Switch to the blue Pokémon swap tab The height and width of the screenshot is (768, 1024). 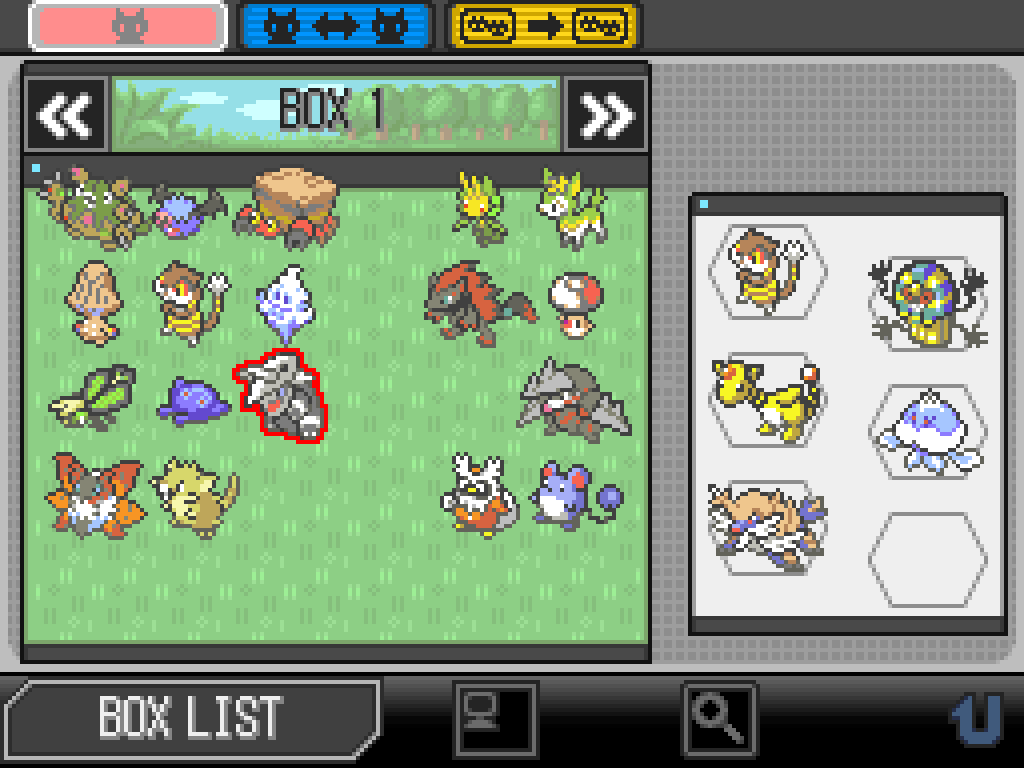tap(336, 26)
